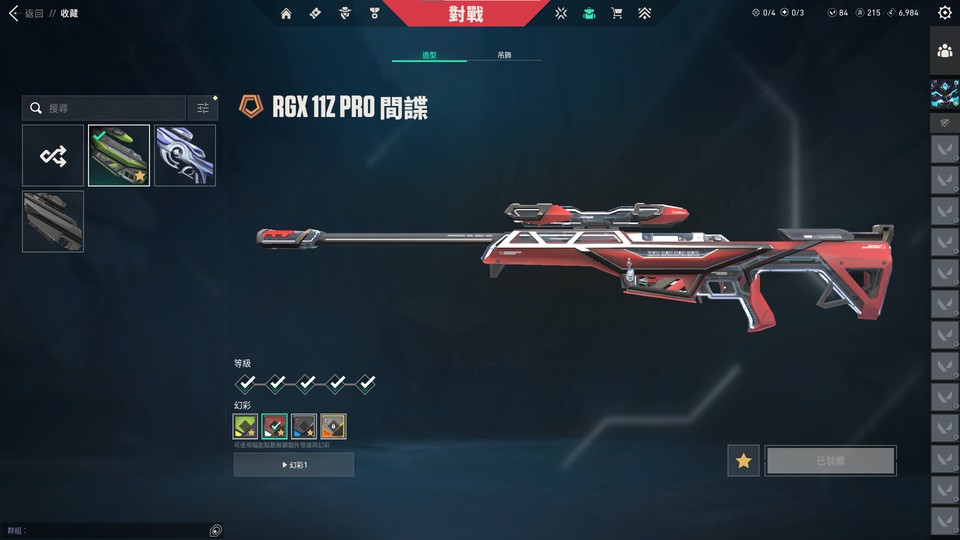Toggle the favorite star button
The image size is (960, 540).
[743, 461]
